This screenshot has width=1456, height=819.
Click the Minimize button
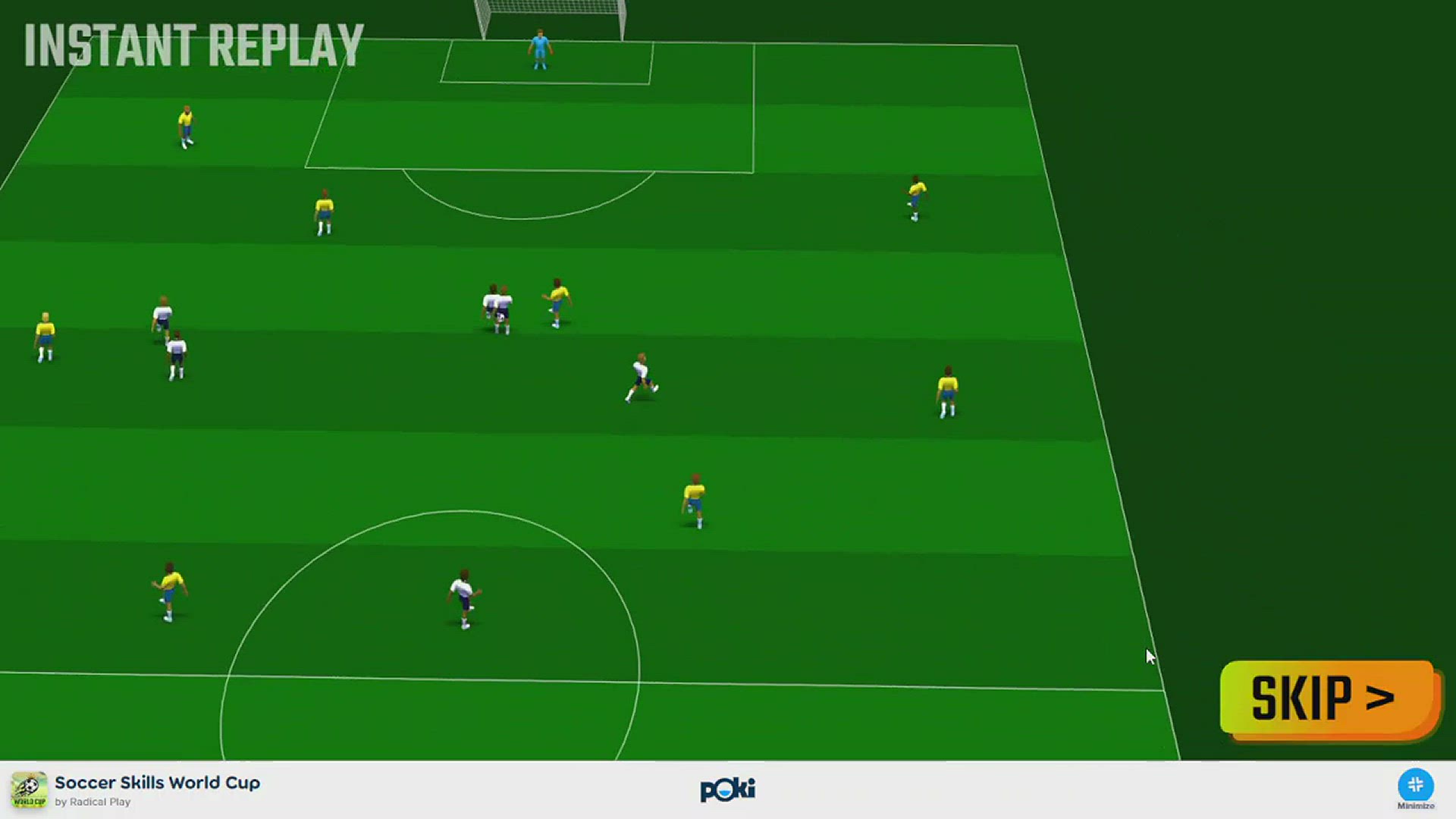pos(1415,786)
